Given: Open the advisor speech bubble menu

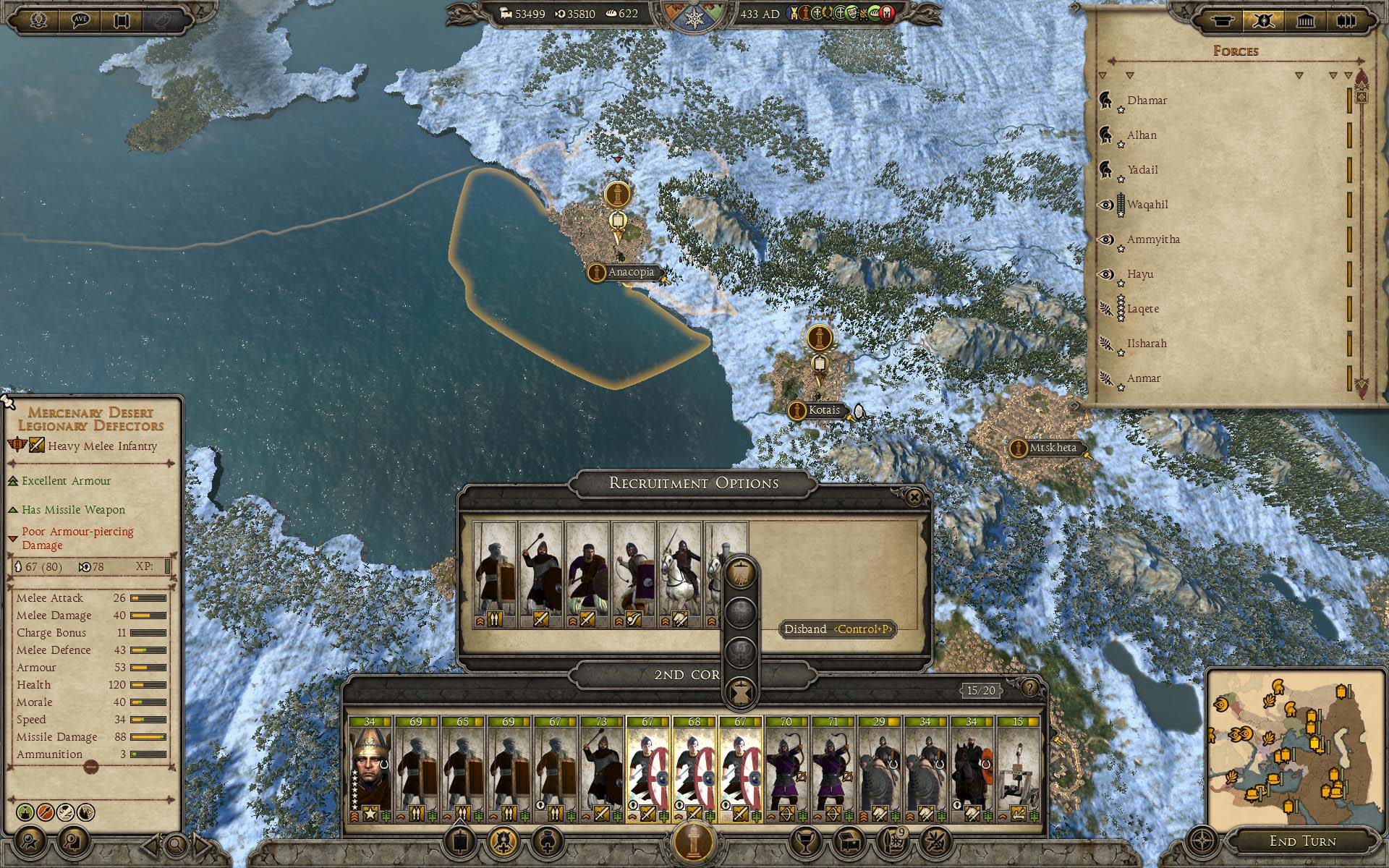Looking at the screenshot, I should (80, 20).
